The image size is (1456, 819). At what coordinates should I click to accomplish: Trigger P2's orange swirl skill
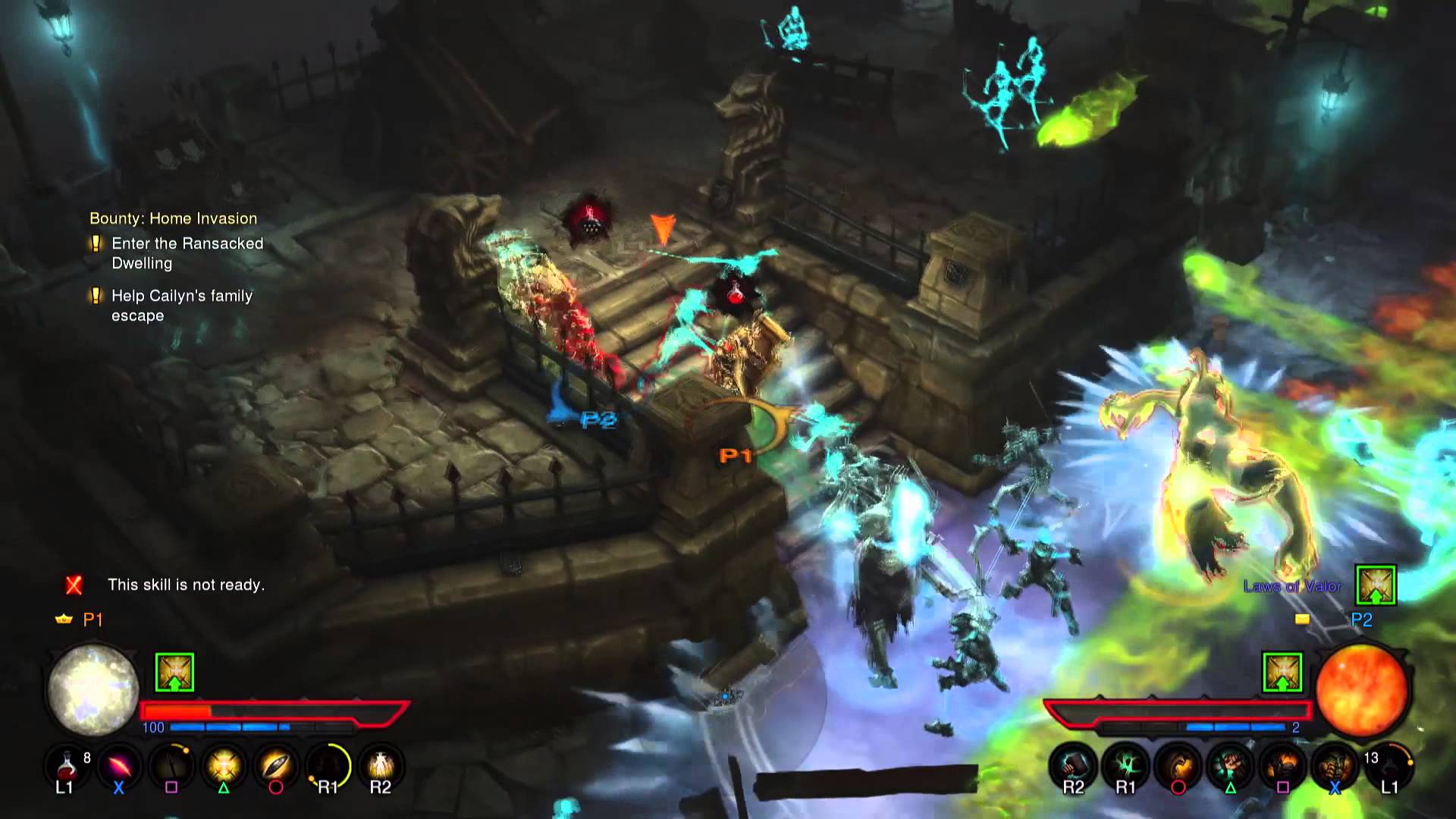coord(1178,764)
